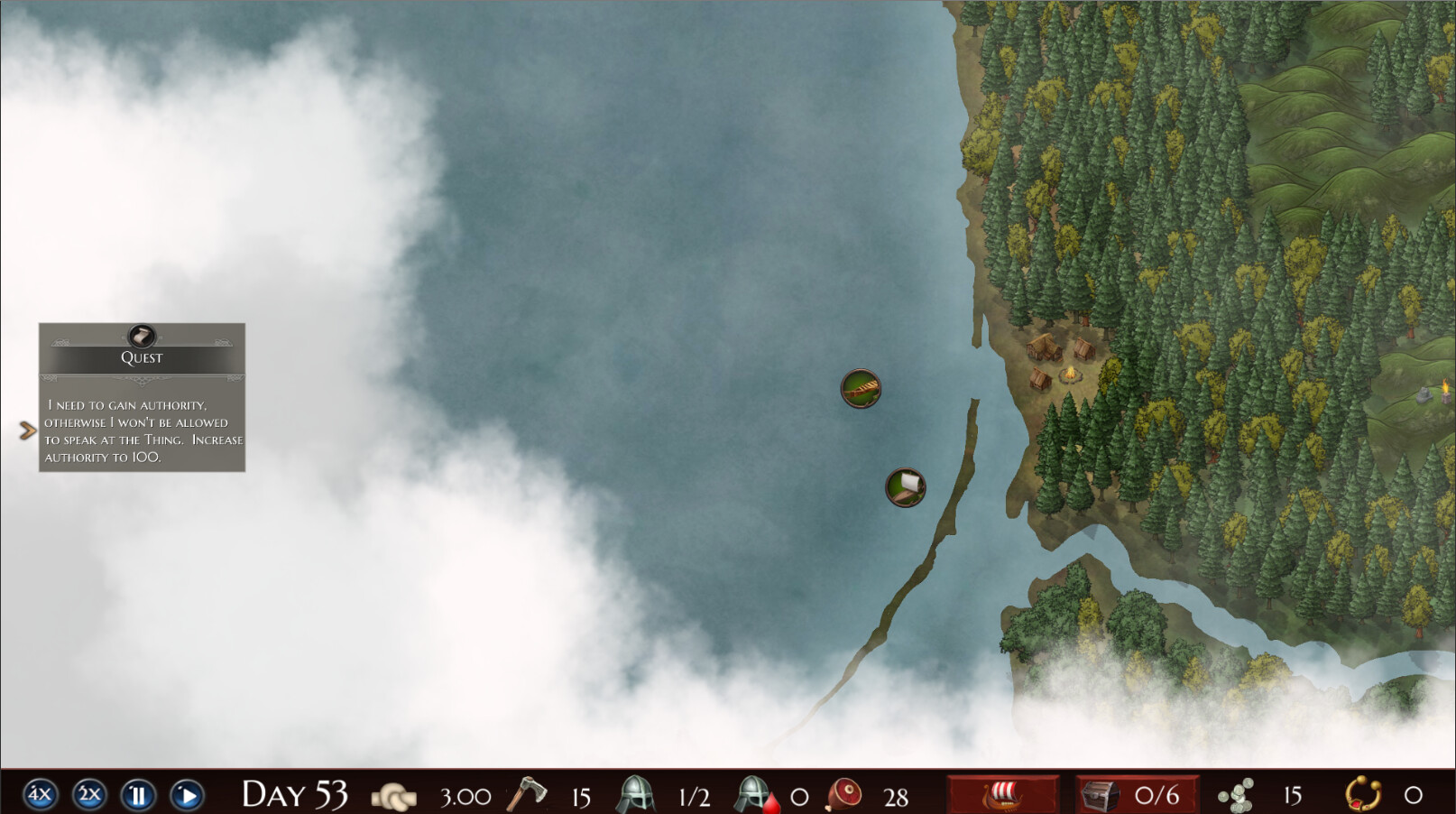Collapse the Quest panel with the side arrow
1456x814 pixels.
[x=25, y=430]
